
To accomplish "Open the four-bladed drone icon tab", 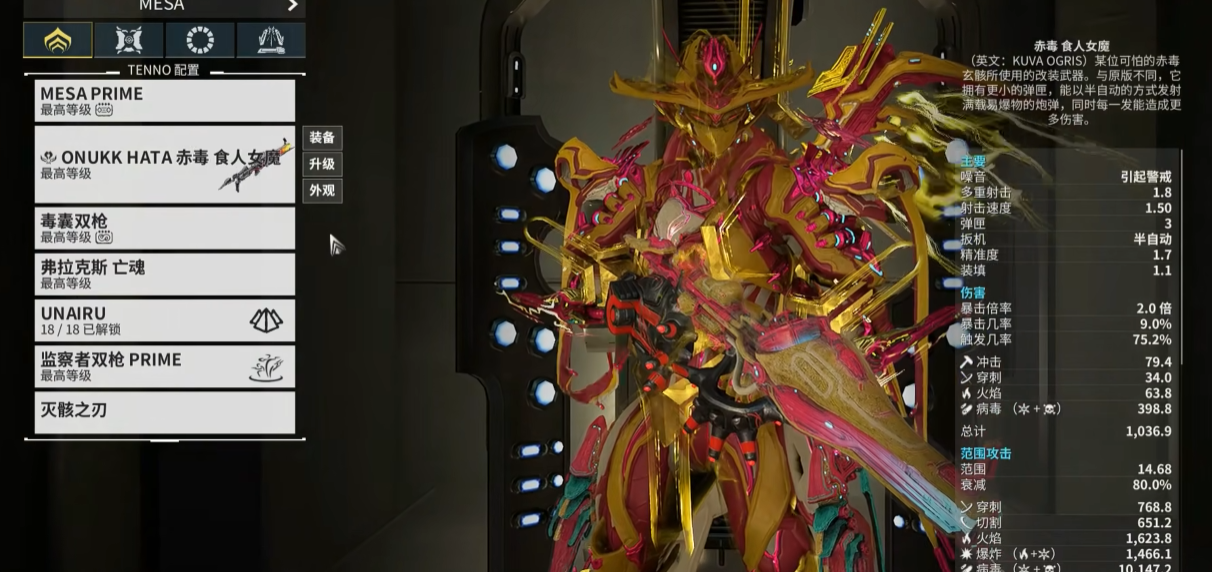I will (129, 40).
